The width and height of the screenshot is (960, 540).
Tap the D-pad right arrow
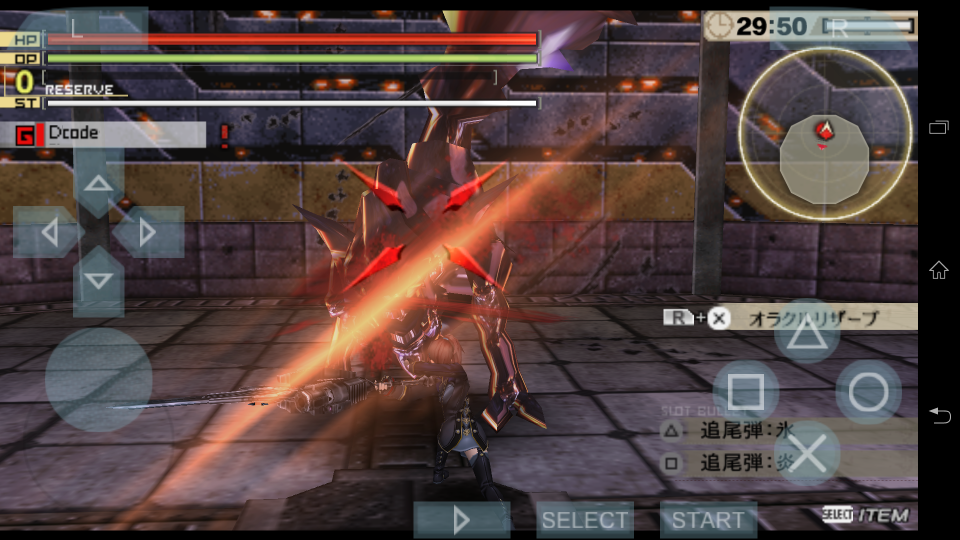(x=148, y=232)
